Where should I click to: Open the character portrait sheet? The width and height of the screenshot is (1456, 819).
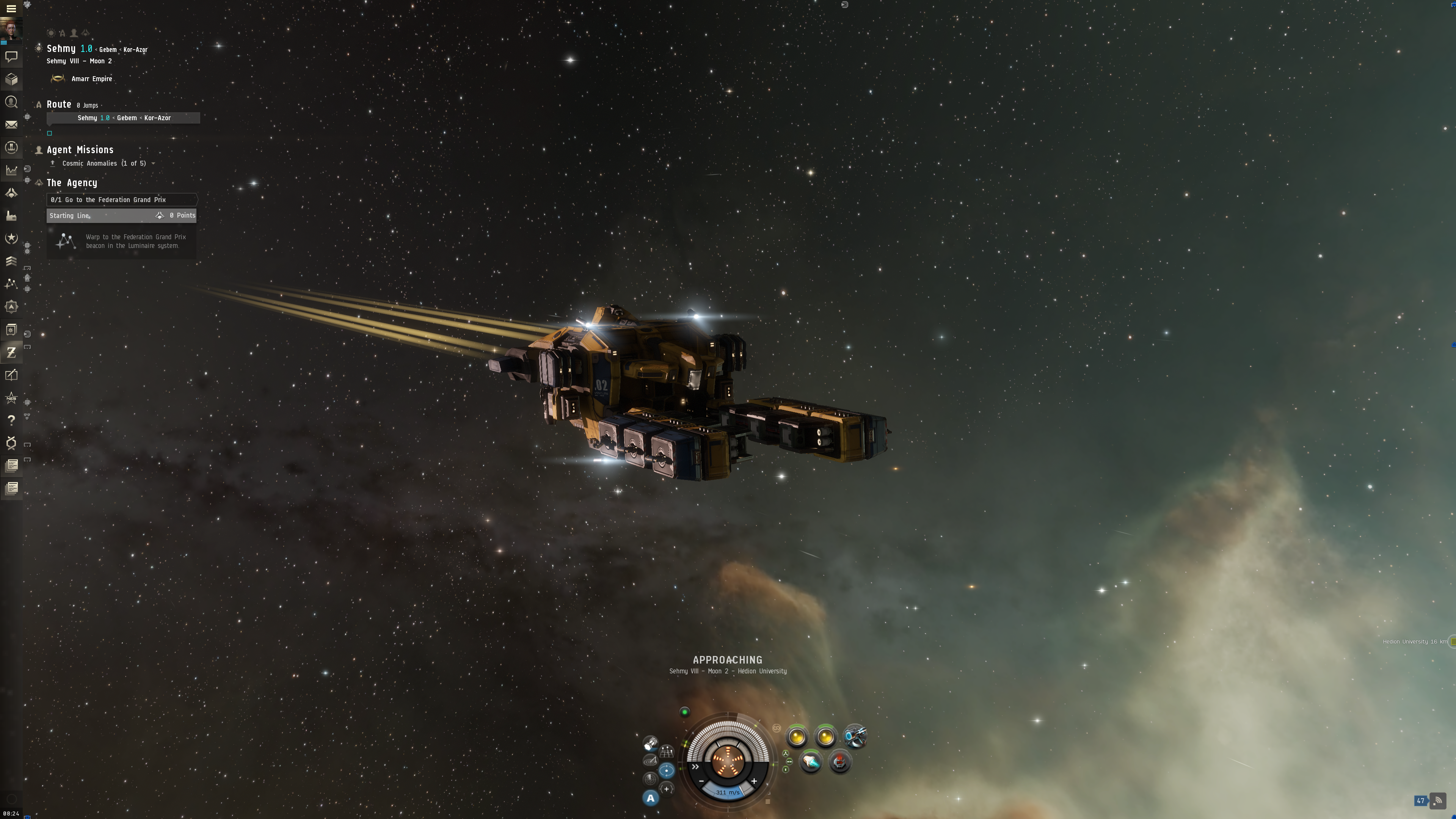pos(11,29)
